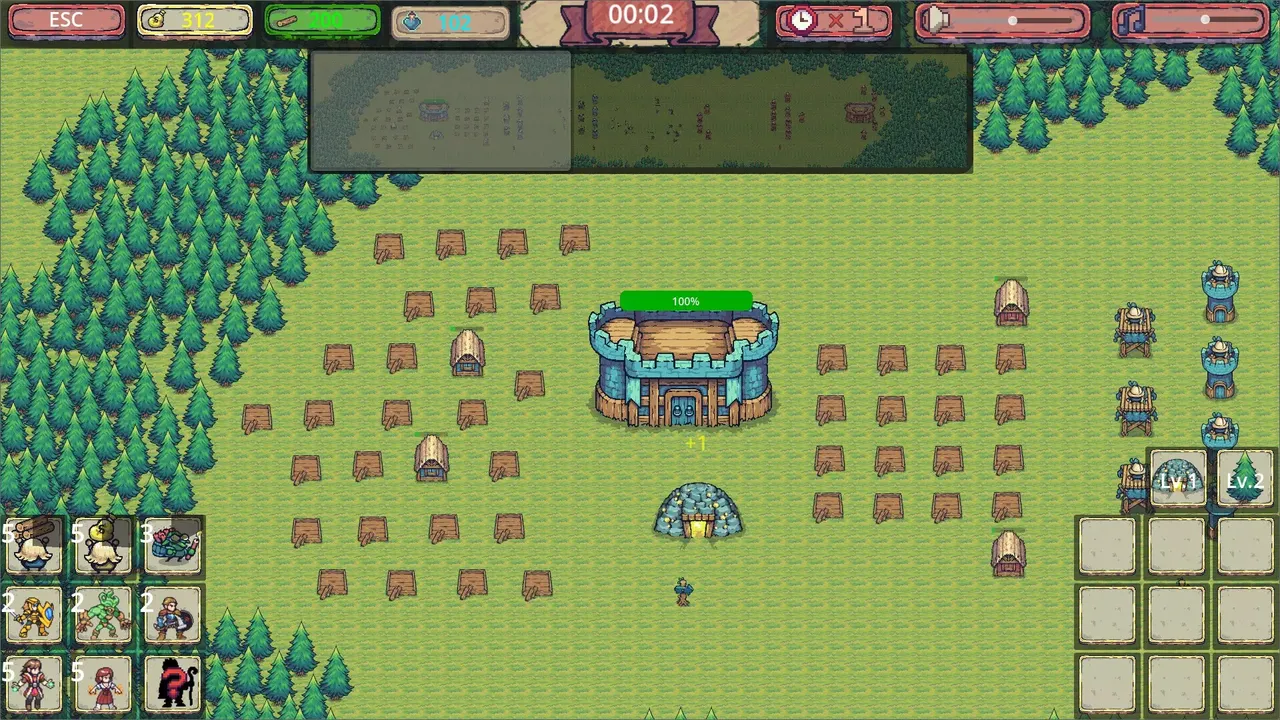Select the wood-carrying worker unit card
Viewport: 1280px width, 720px height.
(x=35, y=545)
